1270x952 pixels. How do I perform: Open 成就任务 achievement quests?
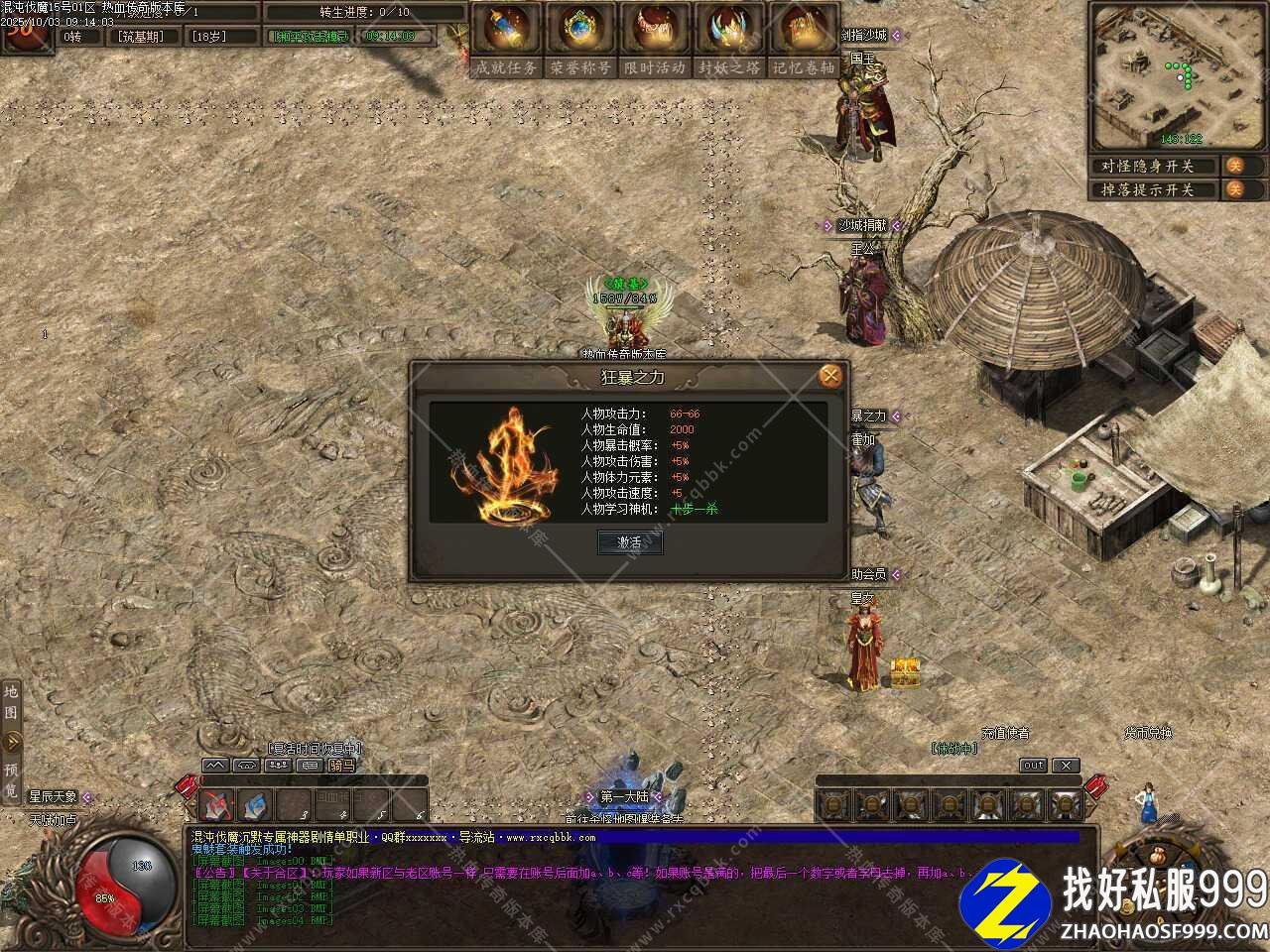pos(506,40)
